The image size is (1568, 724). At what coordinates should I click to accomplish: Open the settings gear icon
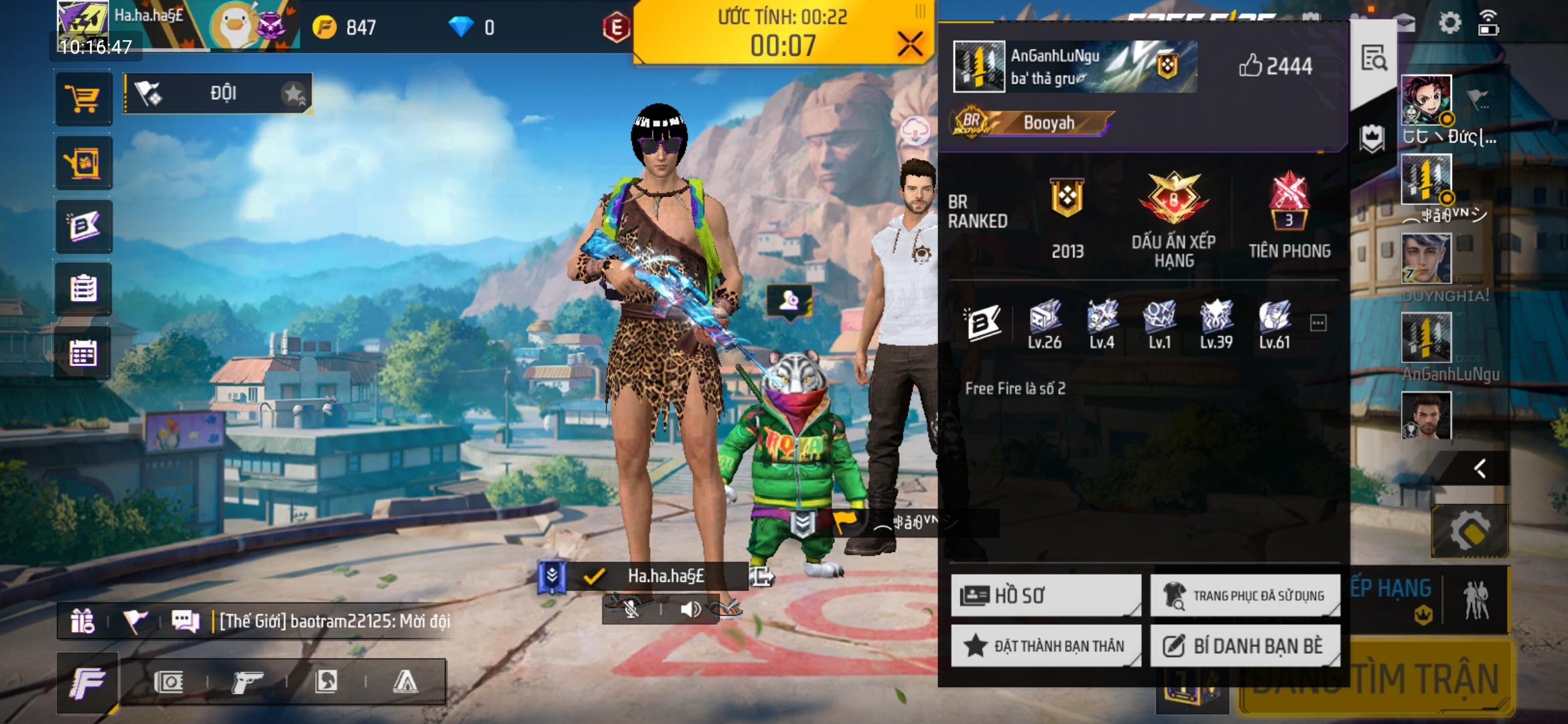pos(1449,23)
